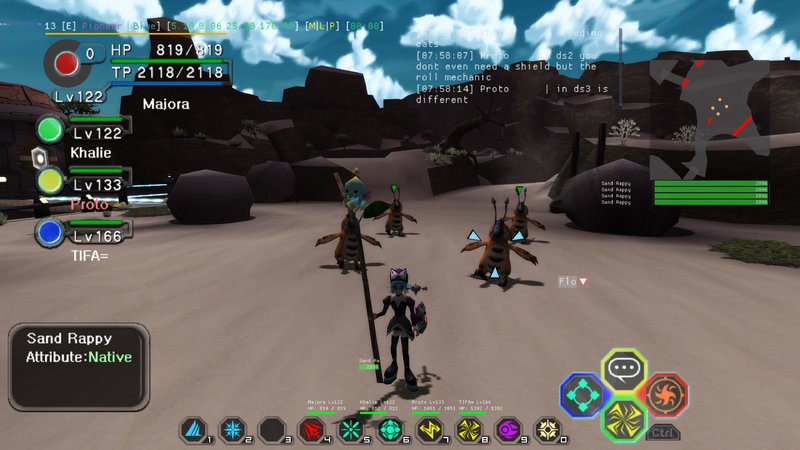The width and height of the screenshot is (800, 450).
Task: Activate the teal diamond ring action
Action: pos(581,395)
